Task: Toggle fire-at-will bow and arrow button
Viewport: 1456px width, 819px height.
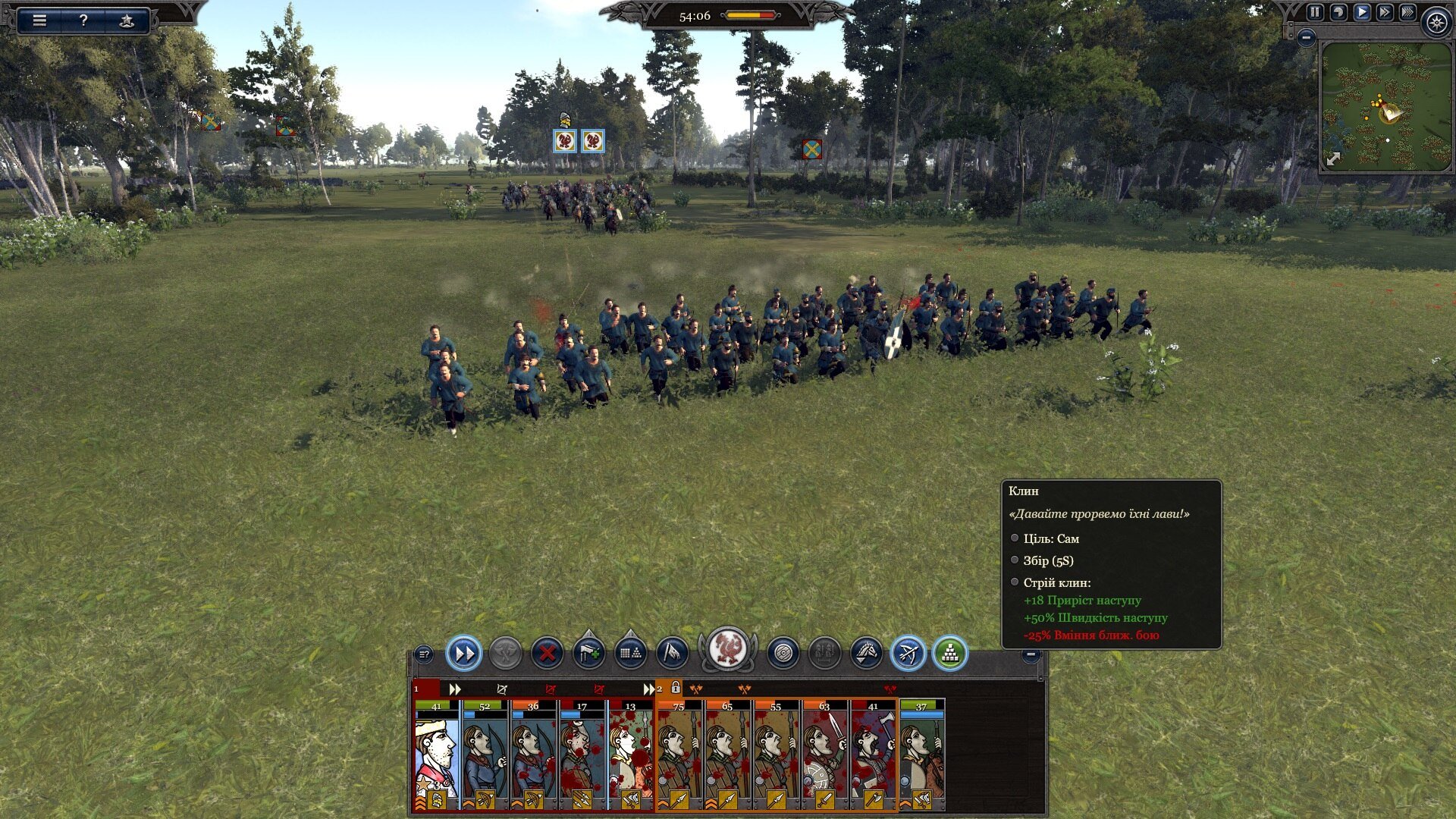Action: click(908, 653)
